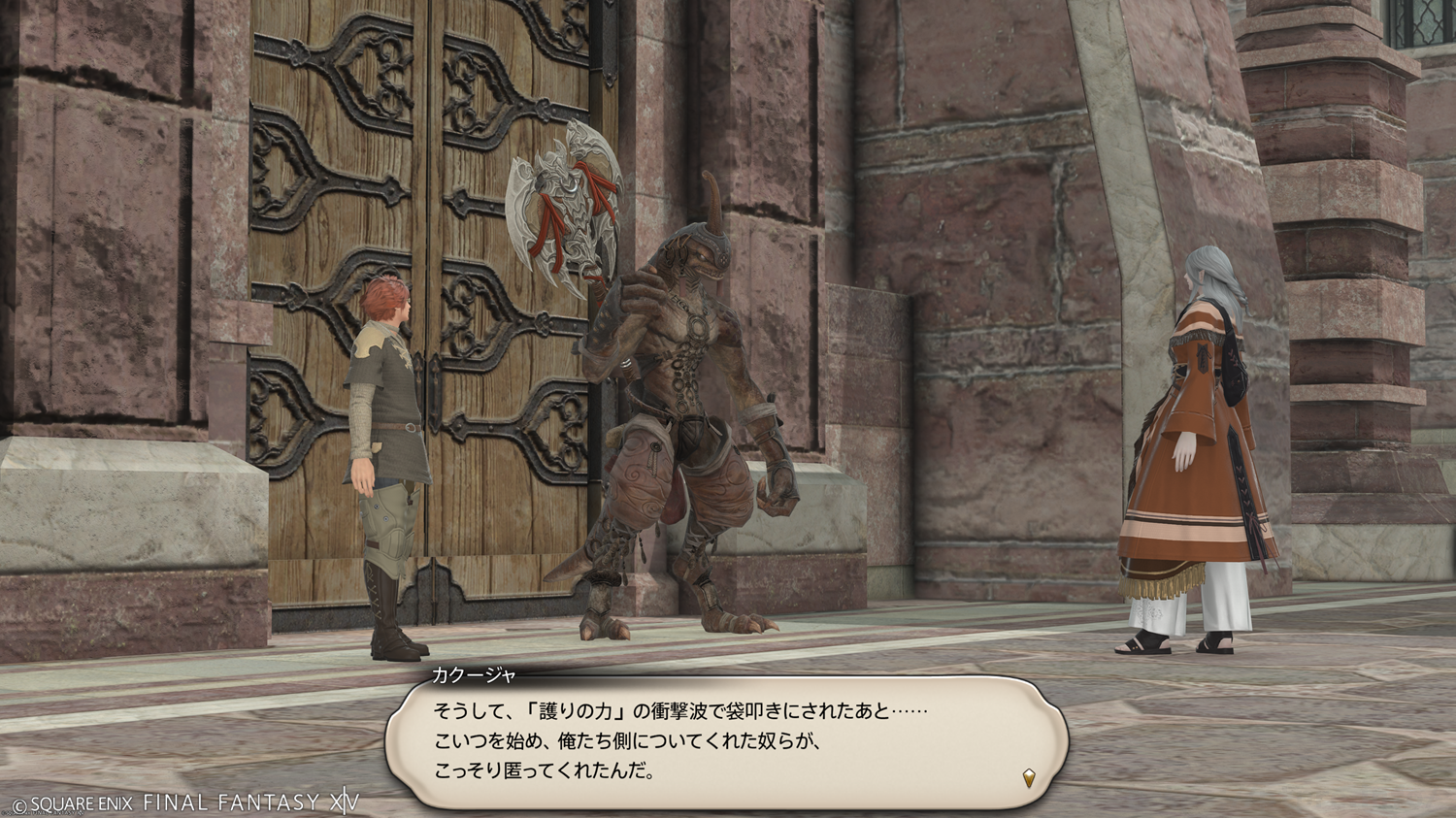1456x818 pixels.
Task: Click Kakuja's dialogue text box to continue
Action: tap(726, 741)
